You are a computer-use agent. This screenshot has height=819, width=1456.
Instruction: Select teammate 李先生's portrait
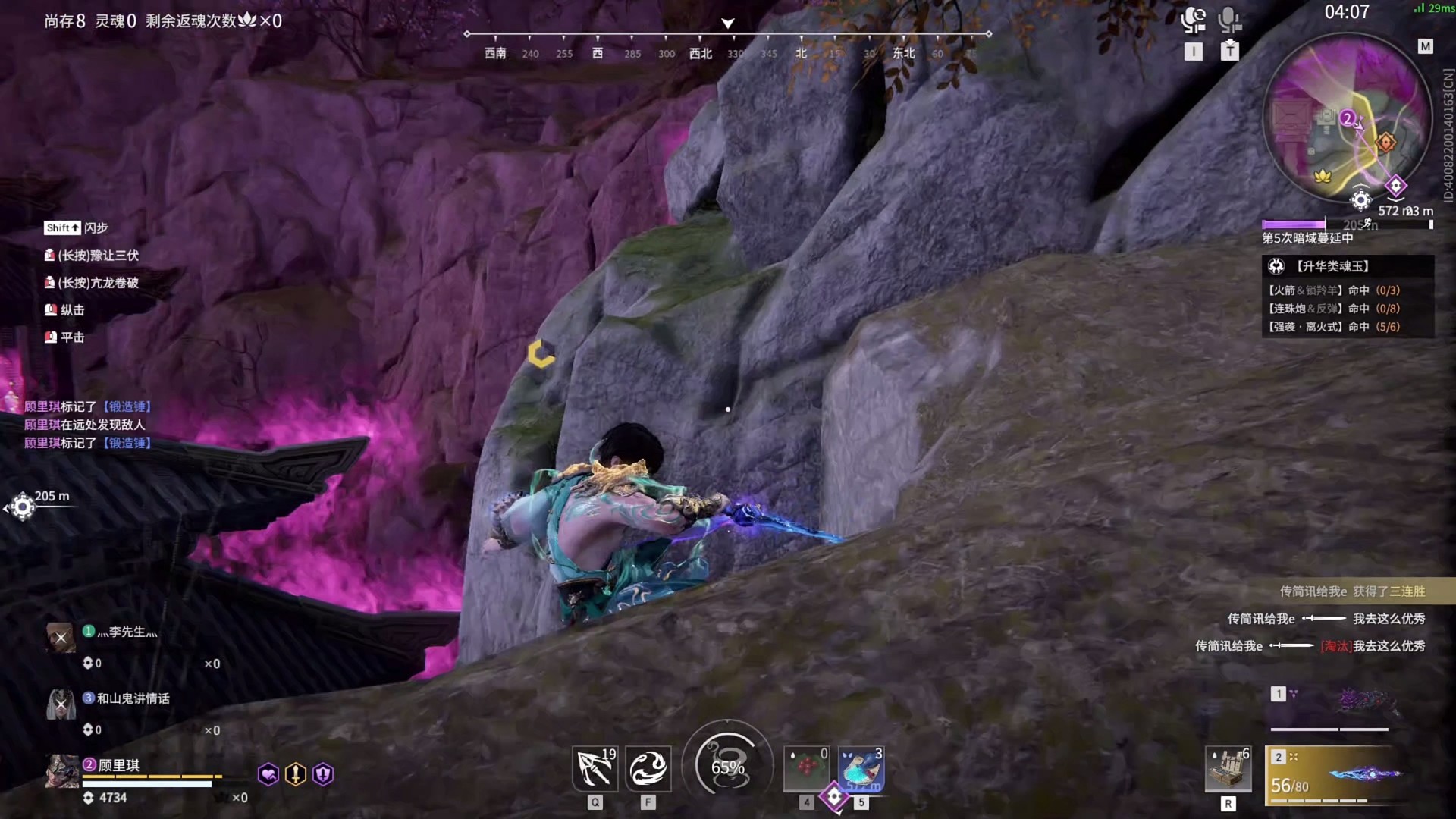(61, 638)
